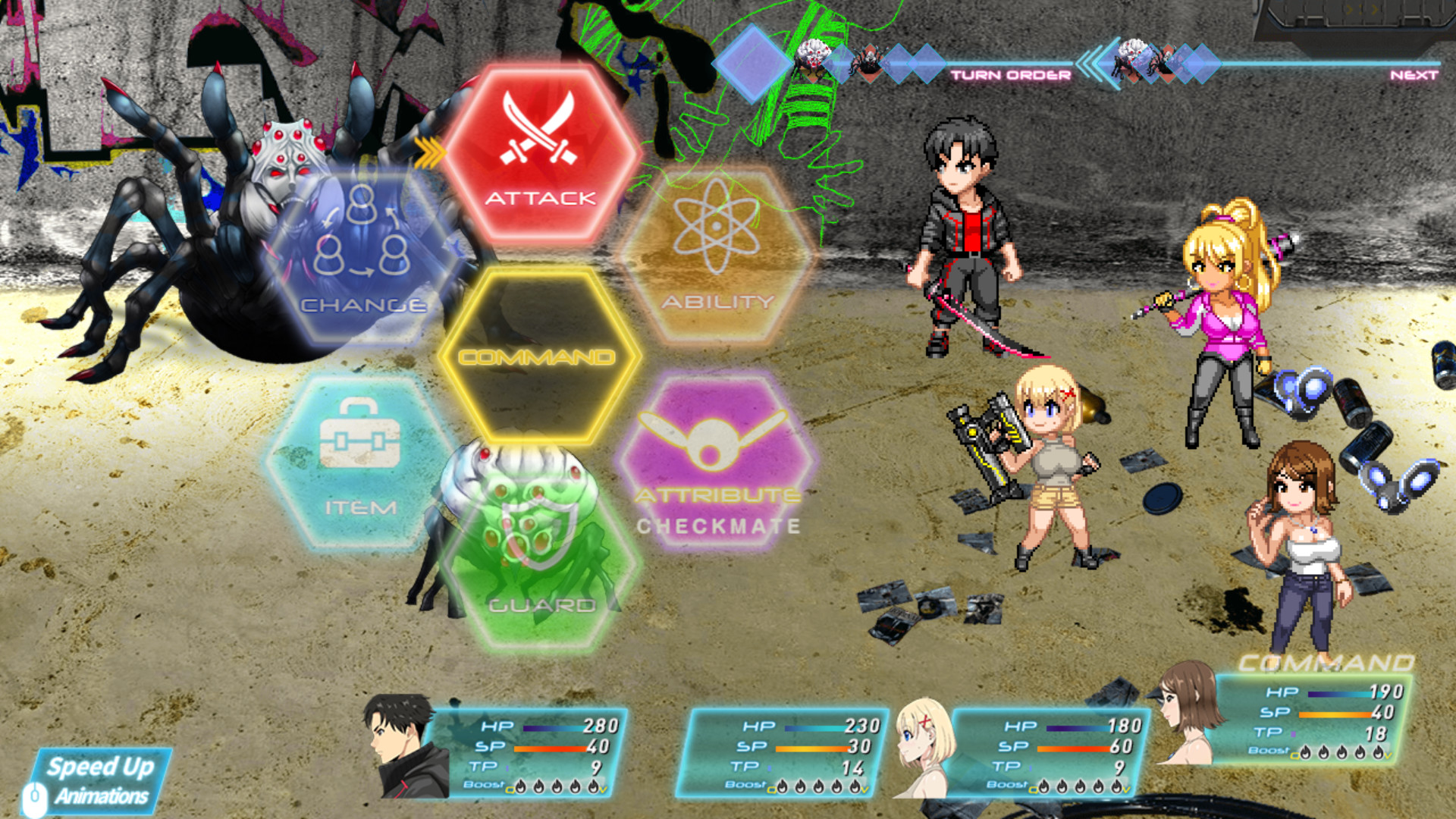1456x819 pixels.
Task: Select the NEXT label at top right
Action: 1414,74
